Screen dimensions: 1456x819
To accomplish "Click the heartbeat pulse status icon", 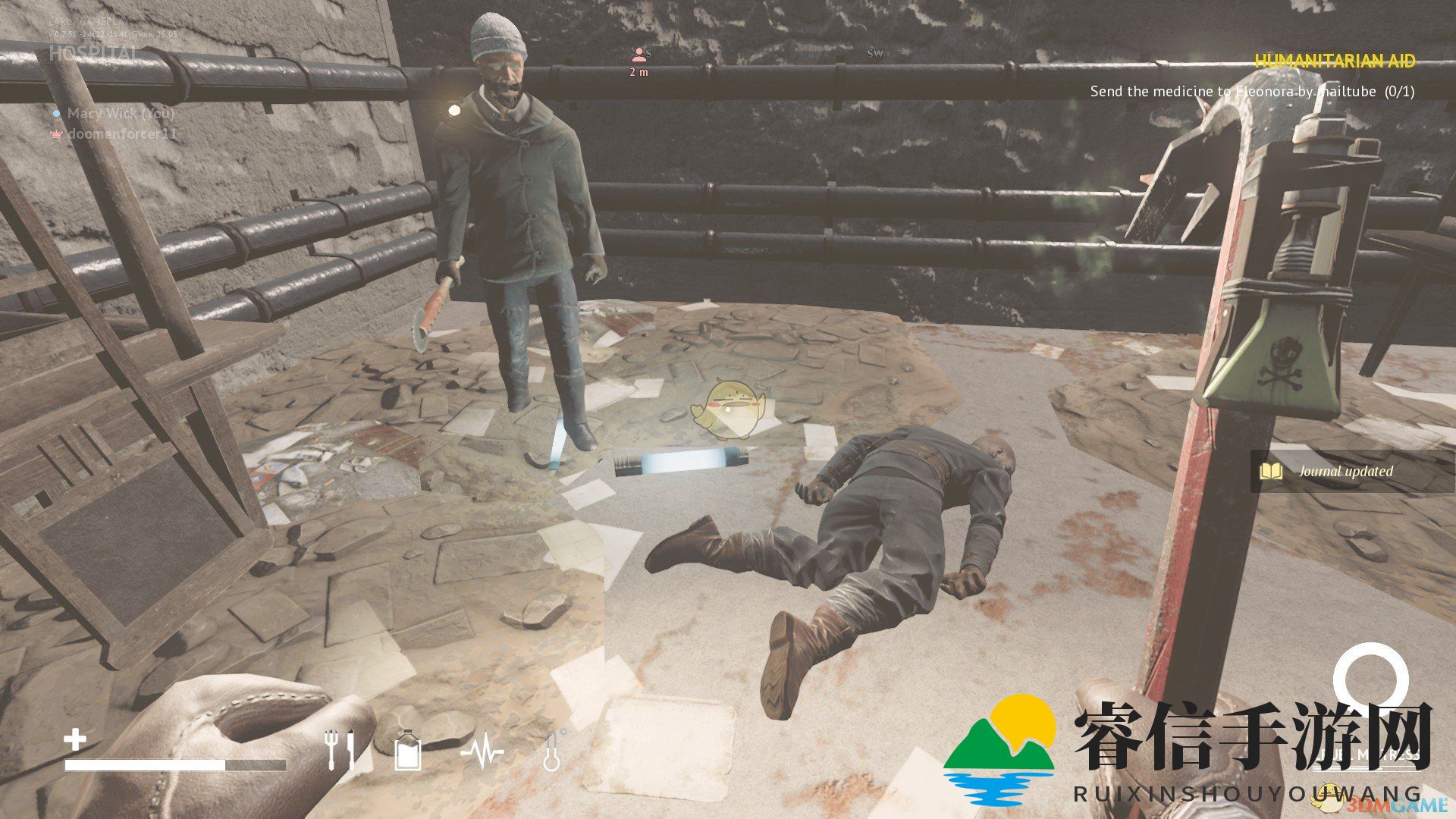I will click(482, 751).
